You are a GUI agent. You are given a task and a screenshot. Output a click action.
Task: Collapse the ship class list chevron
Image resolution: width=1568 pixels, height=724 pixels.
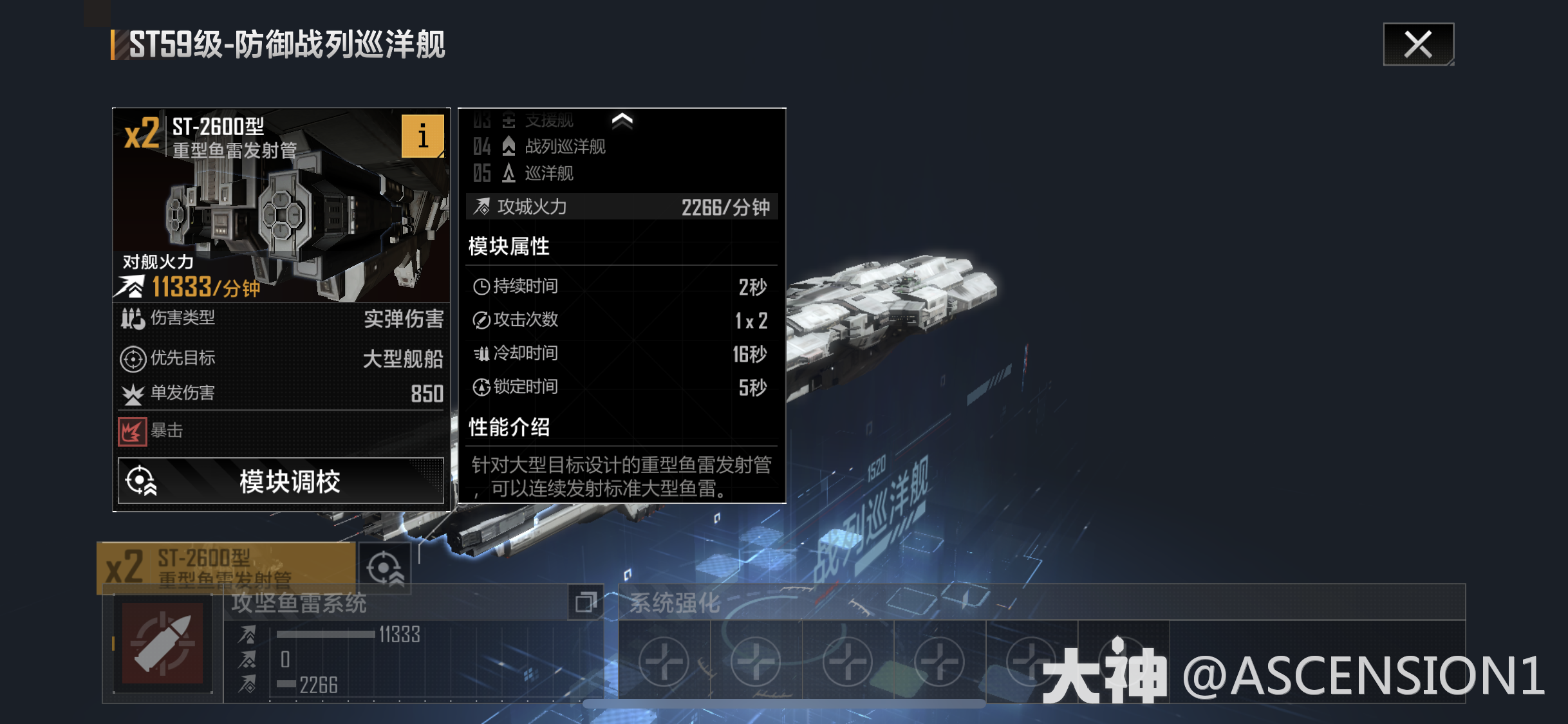pyautogui.click(x=621, y=120)
